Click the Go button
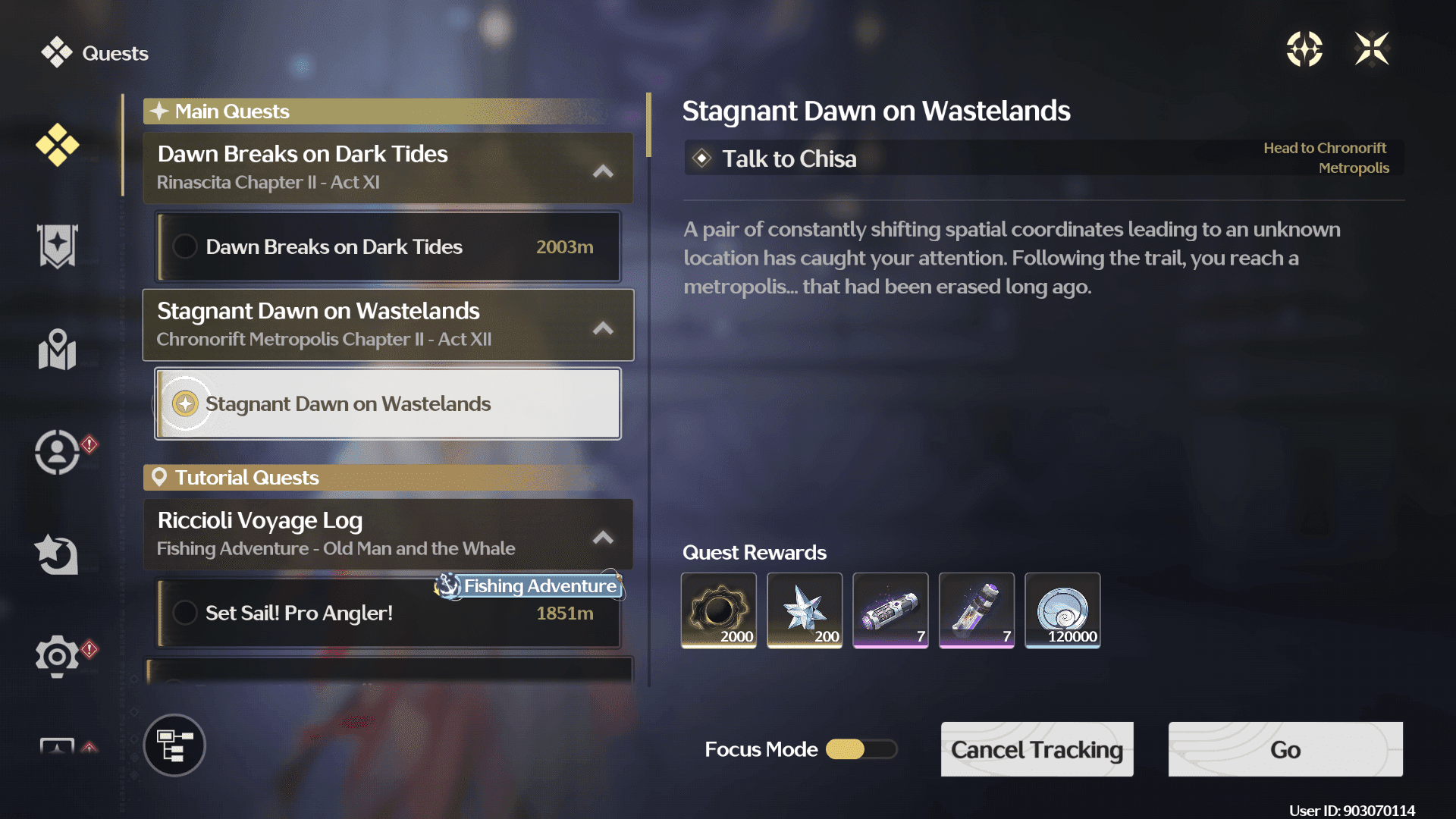Viewport: 1456px width, 819px height. (1285, 749)
